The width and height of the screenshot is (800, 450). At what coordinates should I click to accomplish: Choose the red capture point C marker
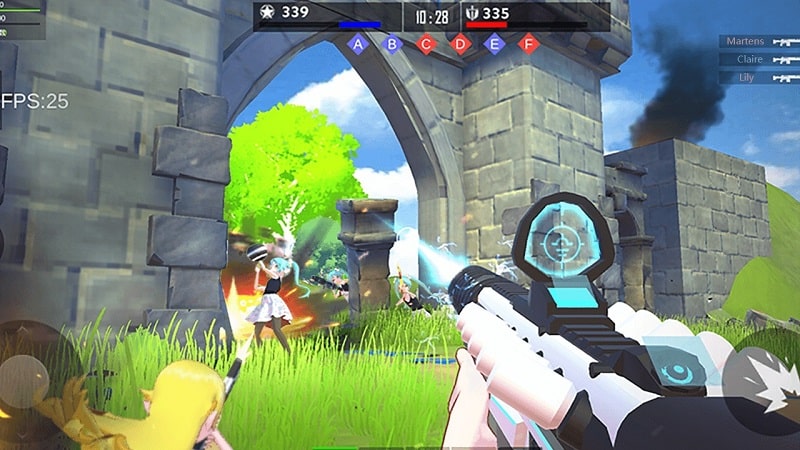(426, 43)
